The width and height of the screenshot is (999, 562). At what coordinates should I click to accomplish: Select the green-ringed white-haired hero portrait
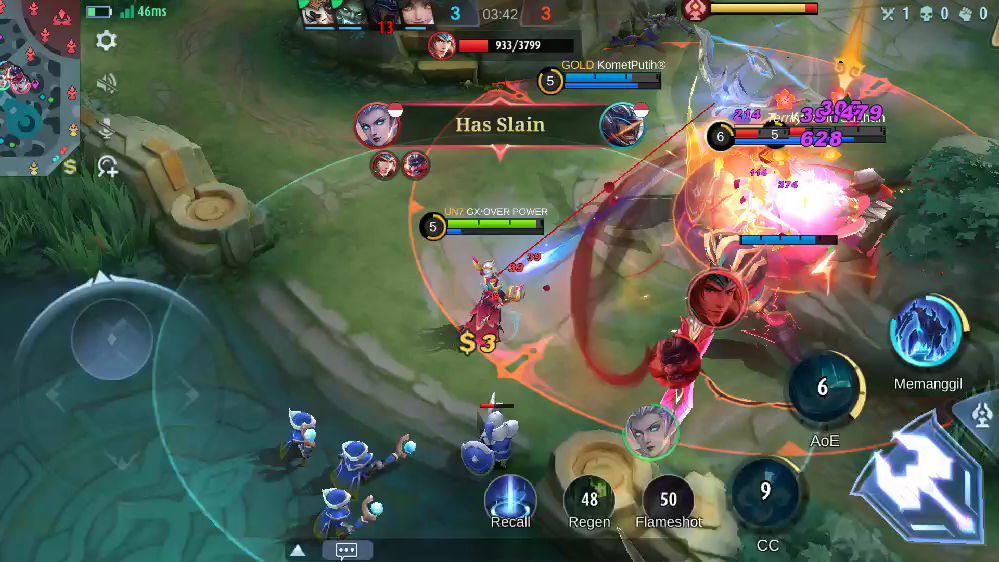point(651,432)
